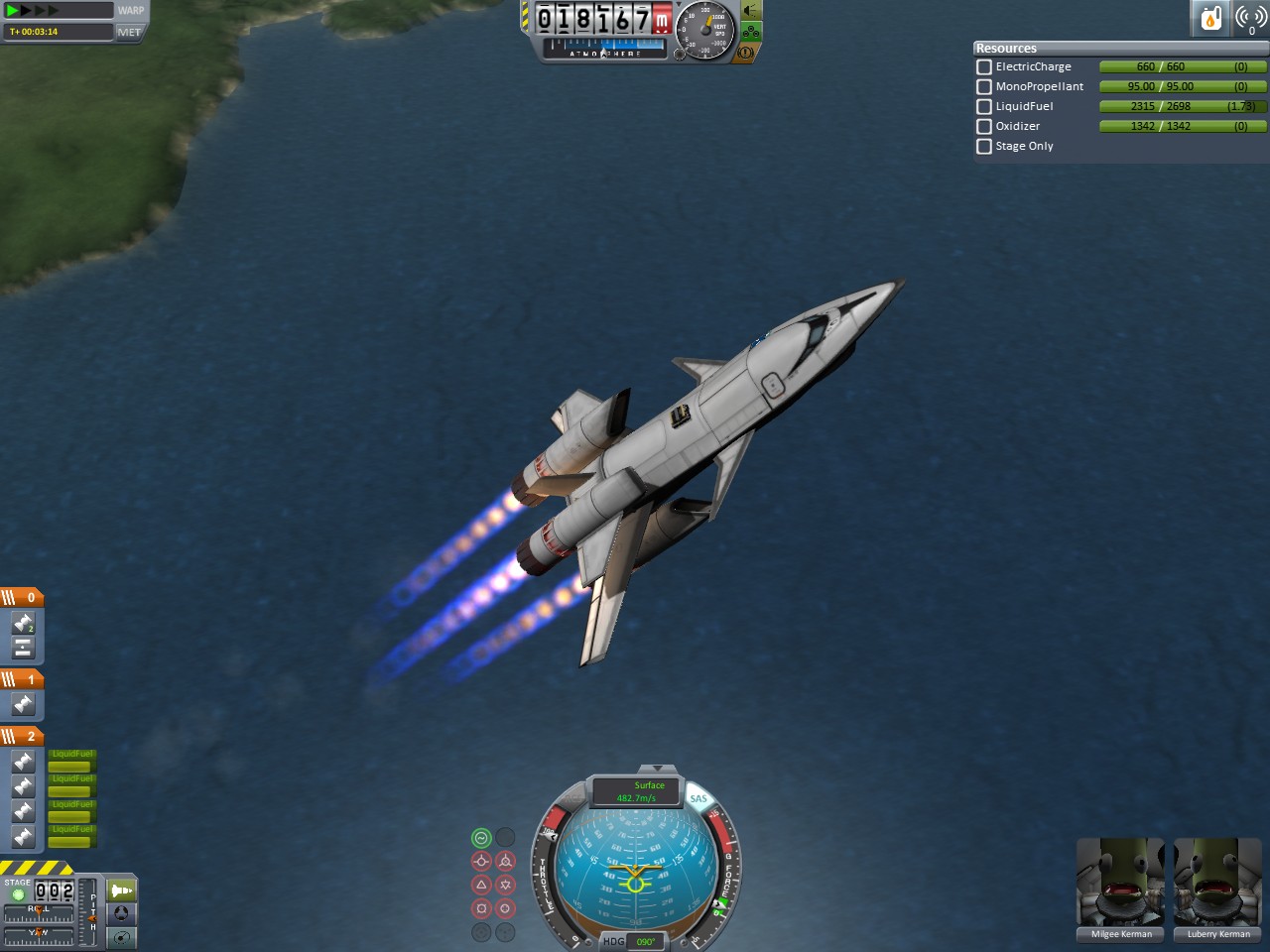1270x952 pixels.
Task: Switch to the staging mode button
Action: point(121,891)
